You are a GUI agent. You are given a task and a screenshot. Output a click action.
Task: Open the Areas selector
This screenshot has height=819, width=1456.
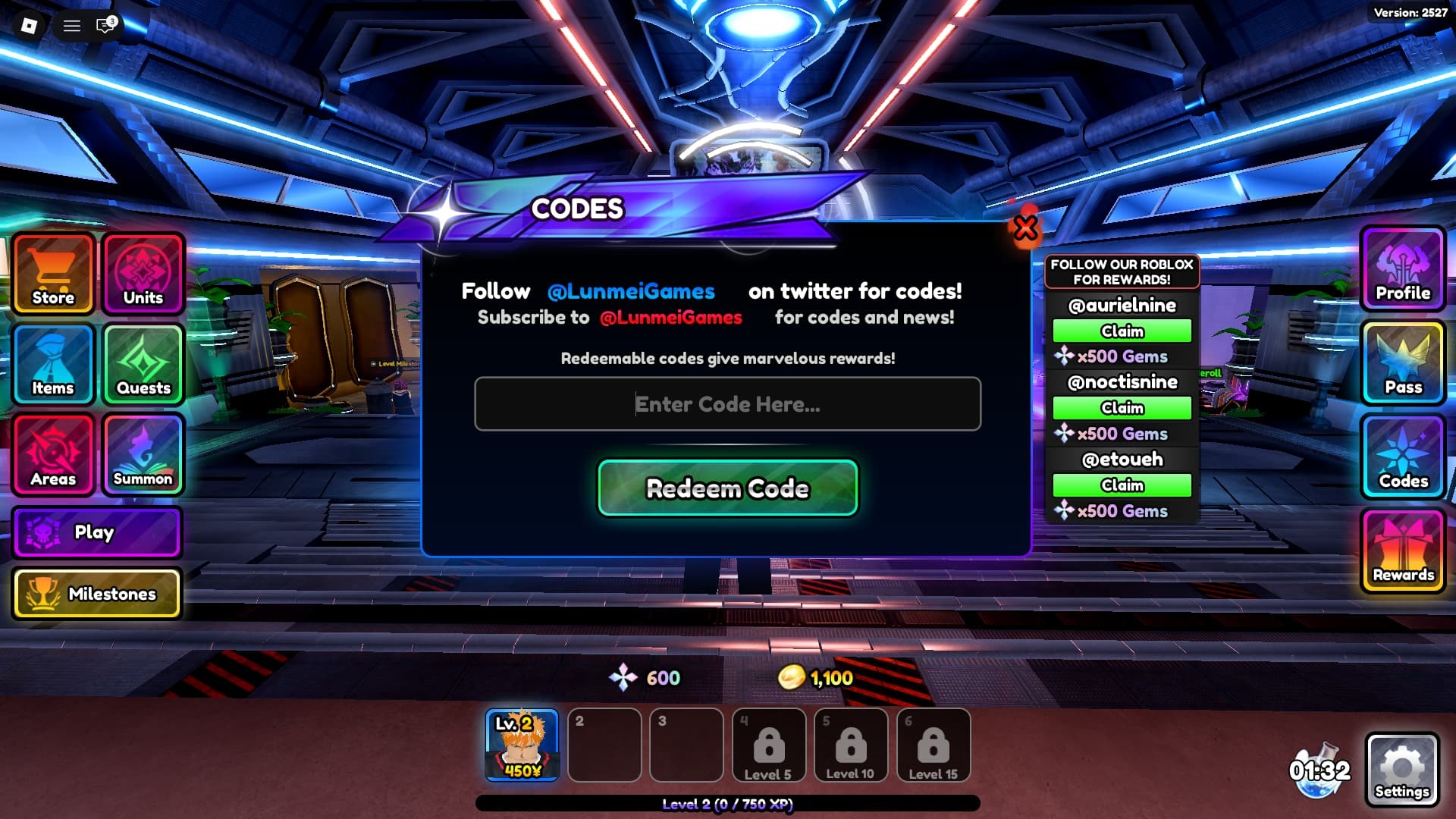pos(52,456)
